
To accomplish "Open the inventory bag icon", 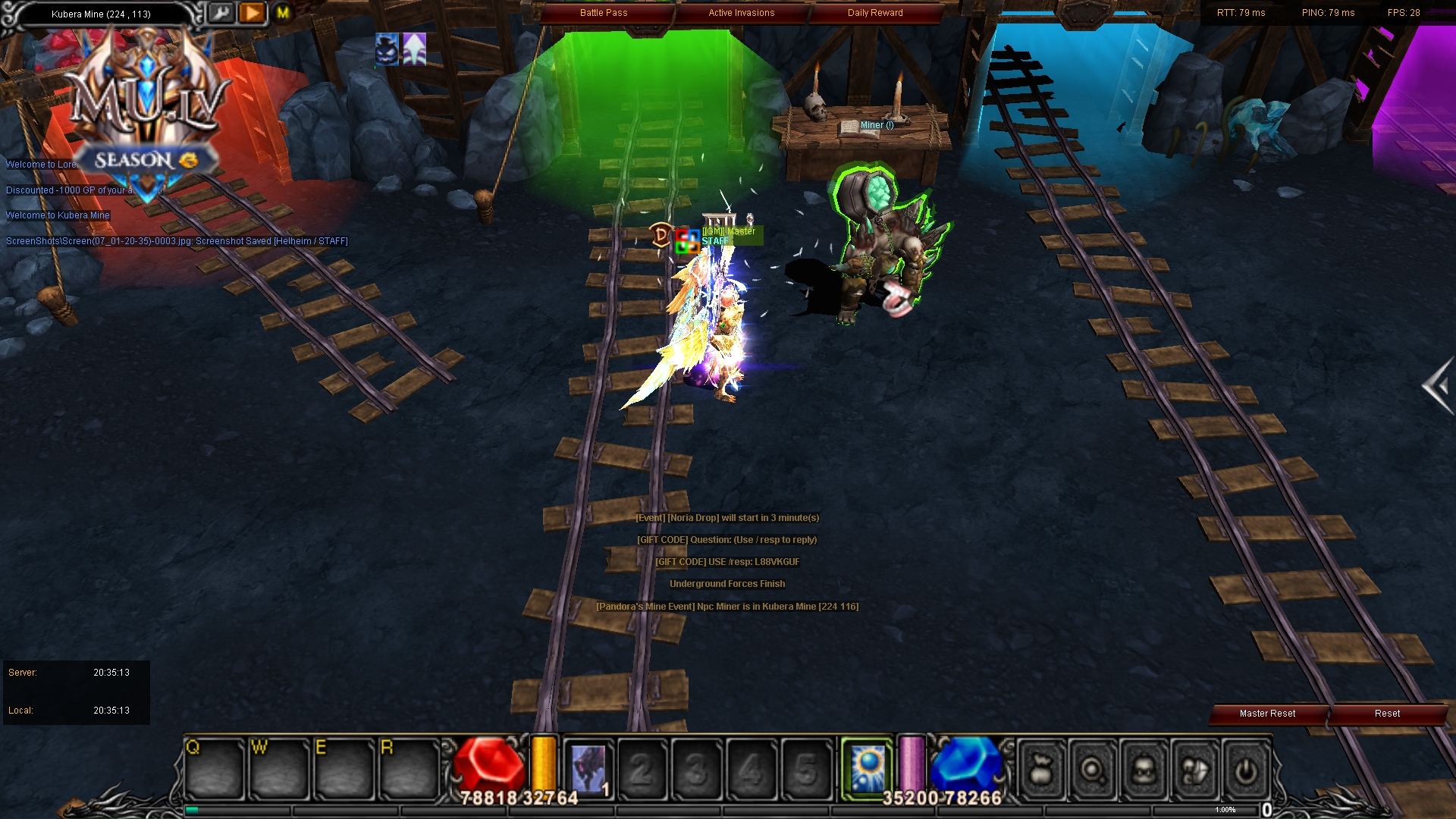I will point(1042,770).
